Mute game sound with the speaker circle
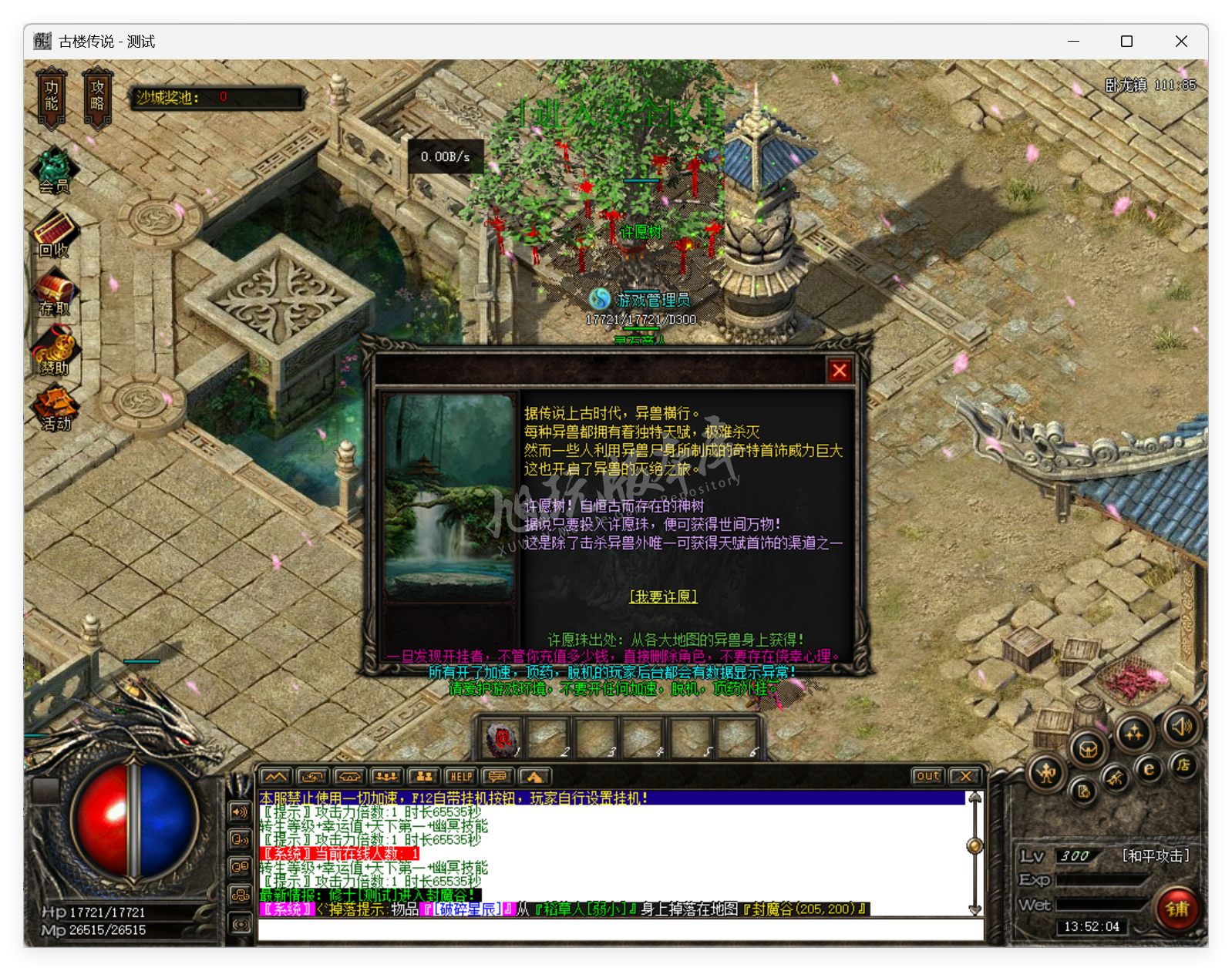This screenshot has height=971, width=1232. click(x=1180, y=728)
